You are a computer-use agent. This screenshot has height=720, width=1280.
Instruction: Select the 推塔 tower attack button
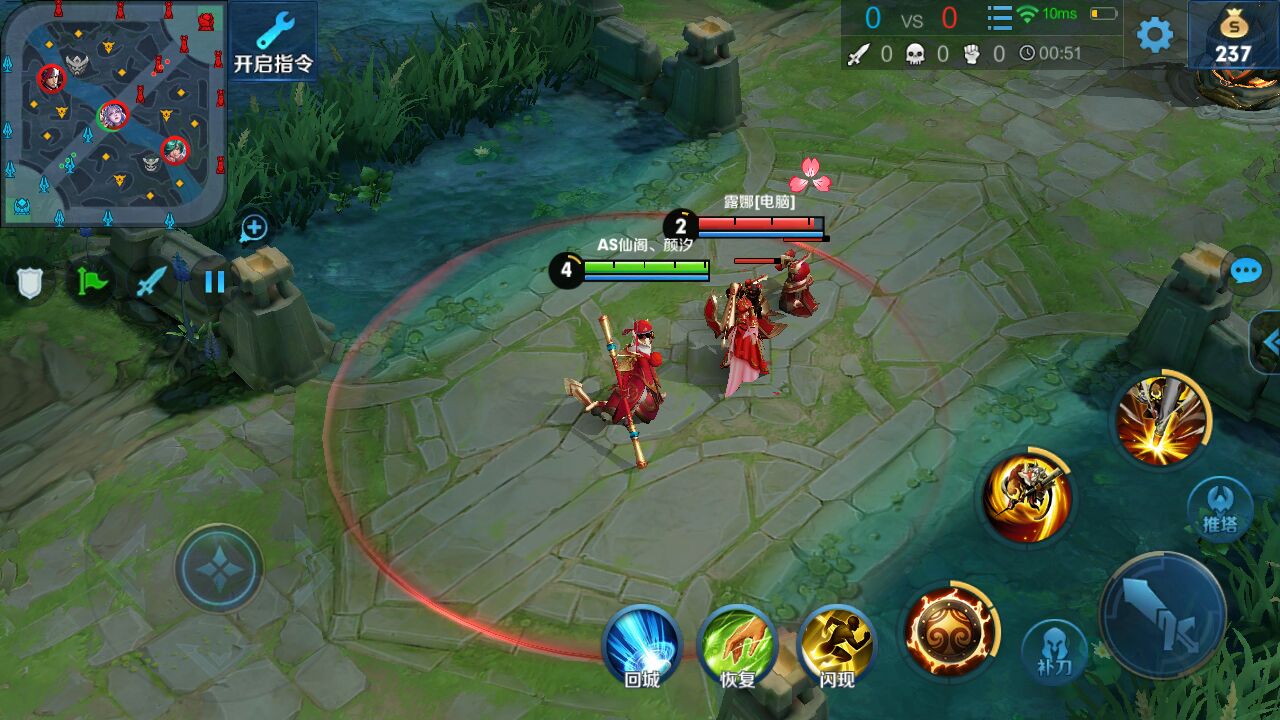point(1220,509)
